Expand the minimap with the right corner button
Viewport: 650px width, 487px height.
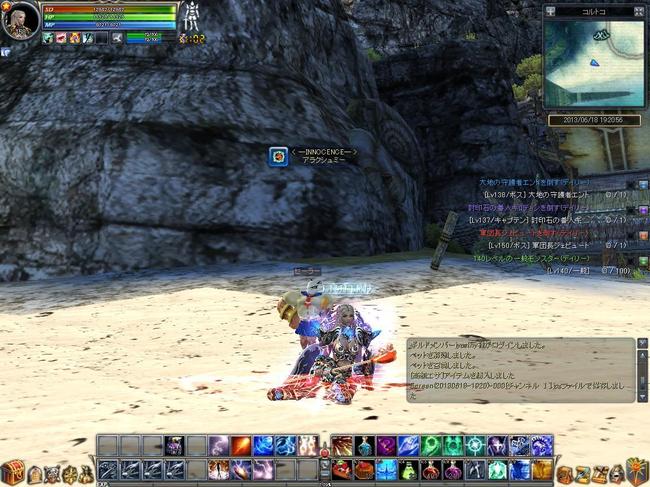click(x=639, y=11)
